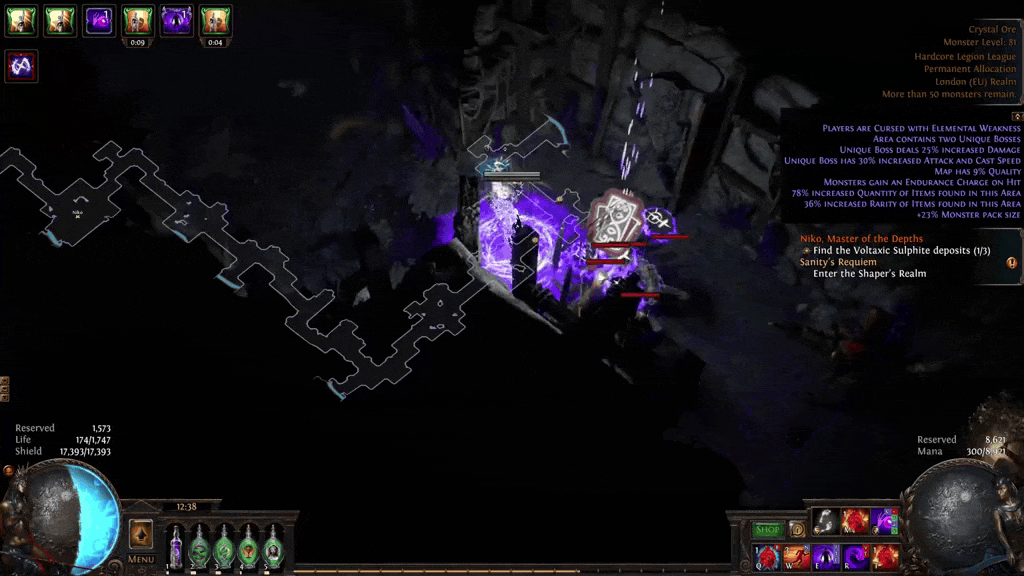This screenshot has width=1024, height=576.
Task: Select the white smoke skill slot
Action: tap(825, 521)
